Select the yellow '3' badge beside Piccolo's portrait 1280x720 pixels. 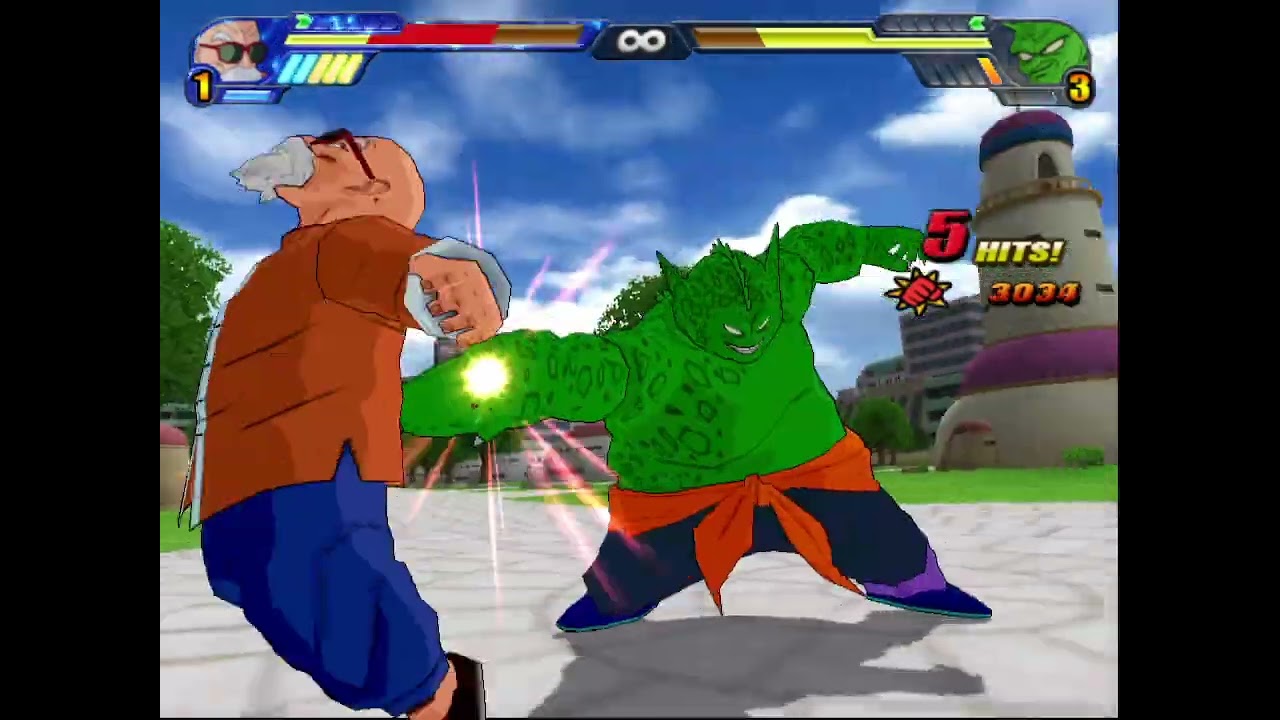coord(1080,89)
